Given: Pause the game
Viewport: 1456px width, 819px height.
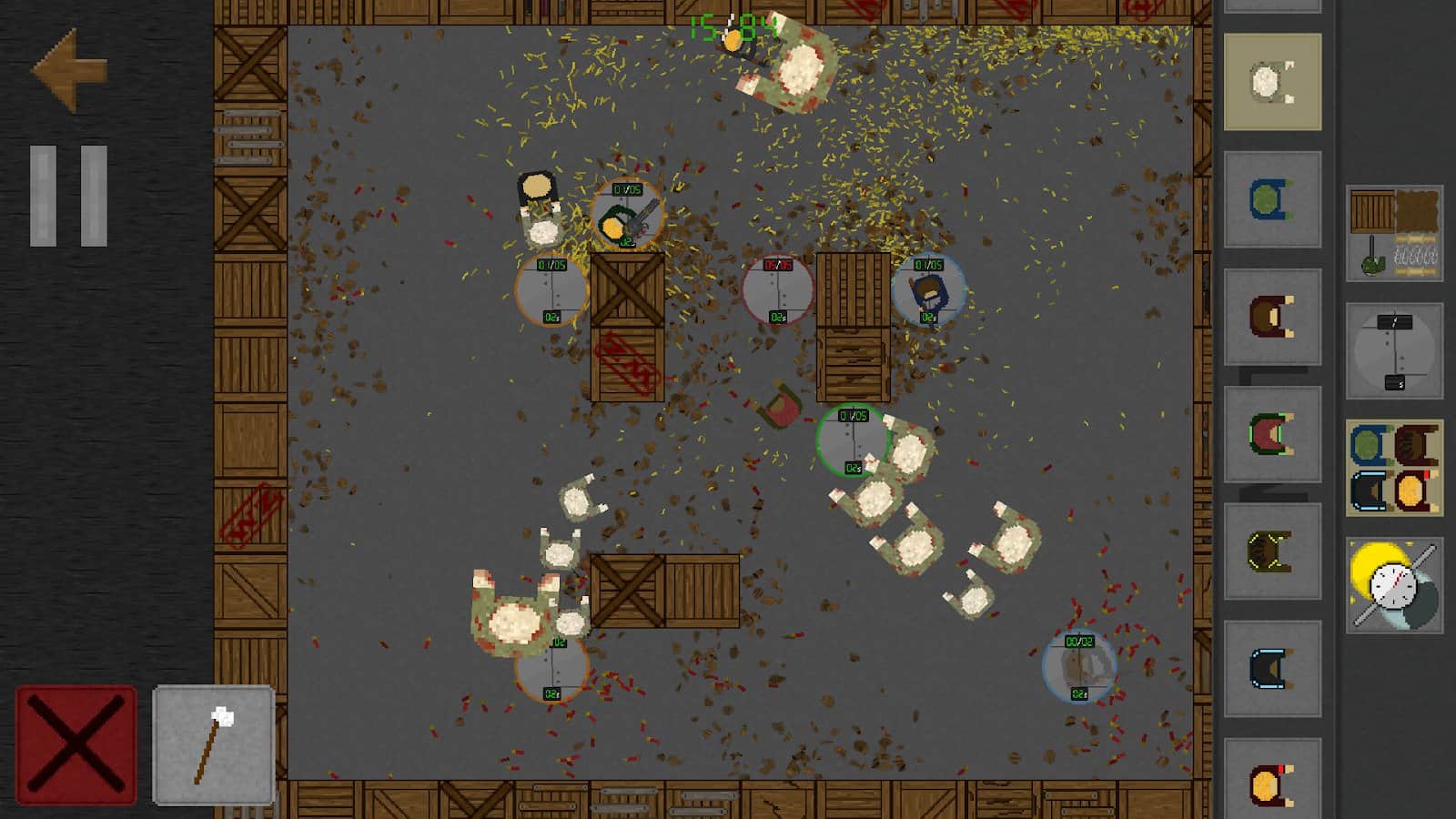Looking at the screenshot, I should (x=69, y=196).
